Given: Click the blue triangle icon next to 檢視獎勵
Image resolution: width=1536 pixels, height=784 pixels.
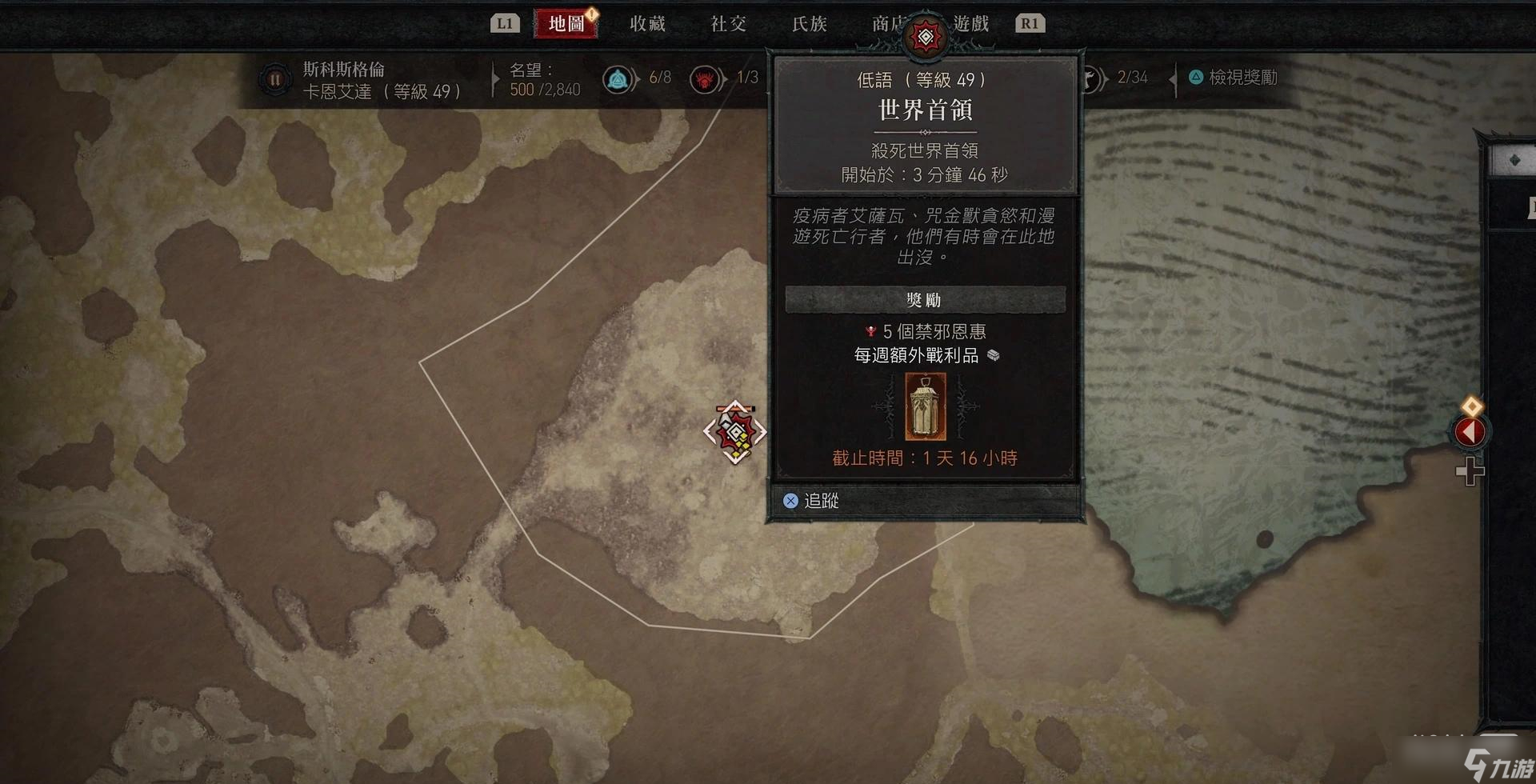Looking at the screenshot, I should 1195,78.
